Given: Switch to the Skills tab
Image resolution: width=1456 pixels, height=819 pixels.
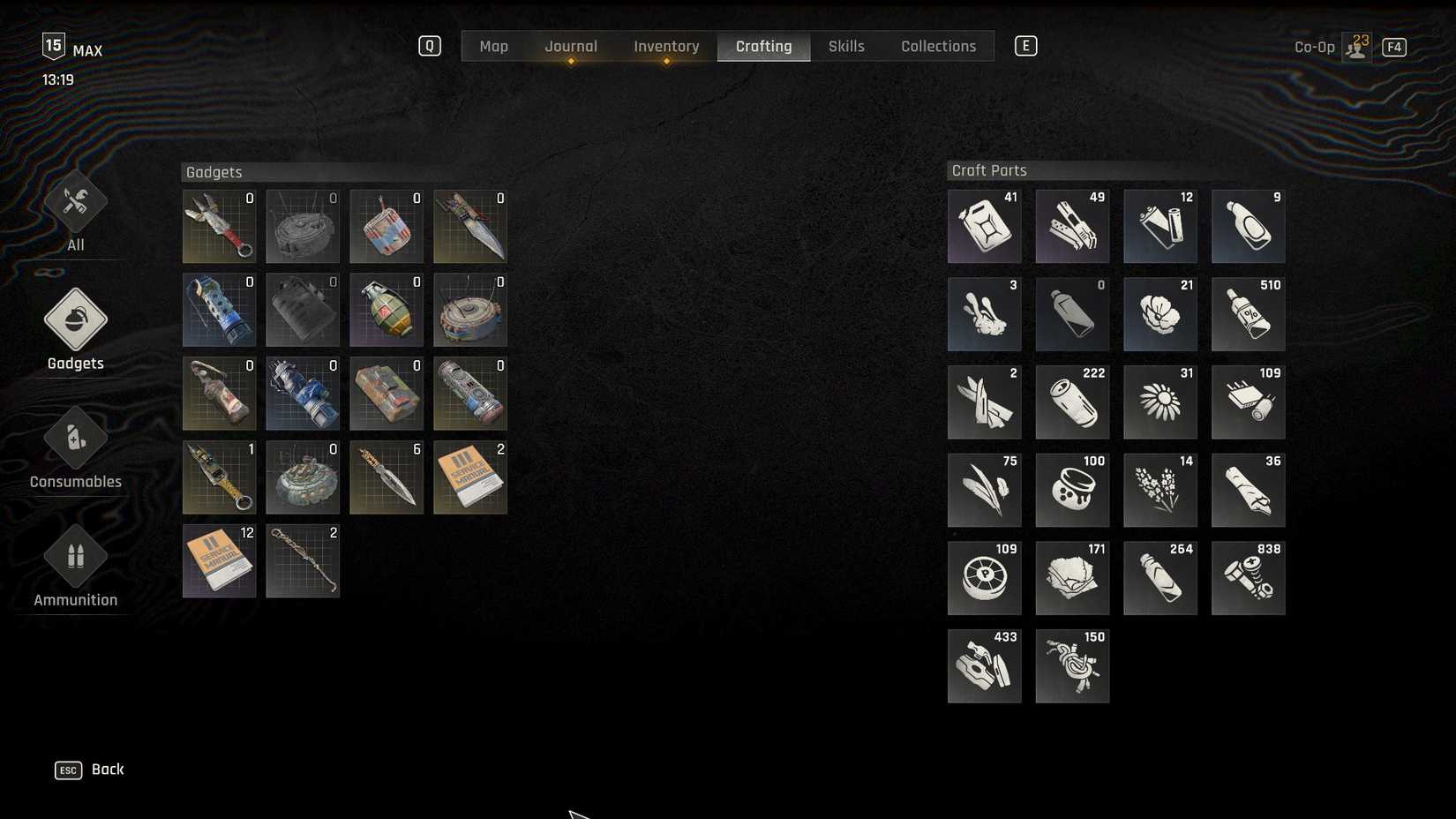Looking at the screenshot, I should pos(846,46).
